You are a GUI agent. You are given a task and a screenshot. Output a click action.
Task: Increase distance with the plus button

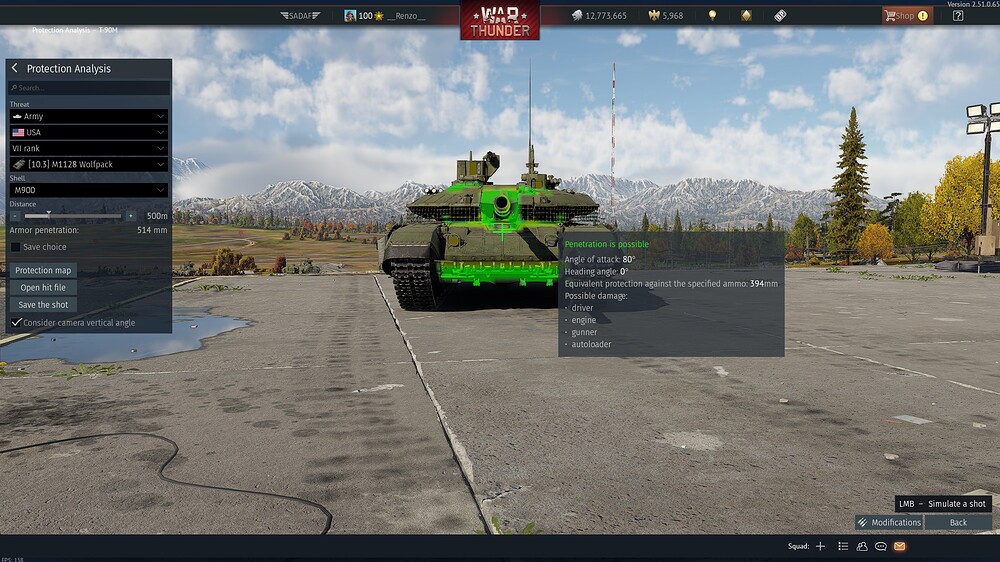tap(130, 216)
